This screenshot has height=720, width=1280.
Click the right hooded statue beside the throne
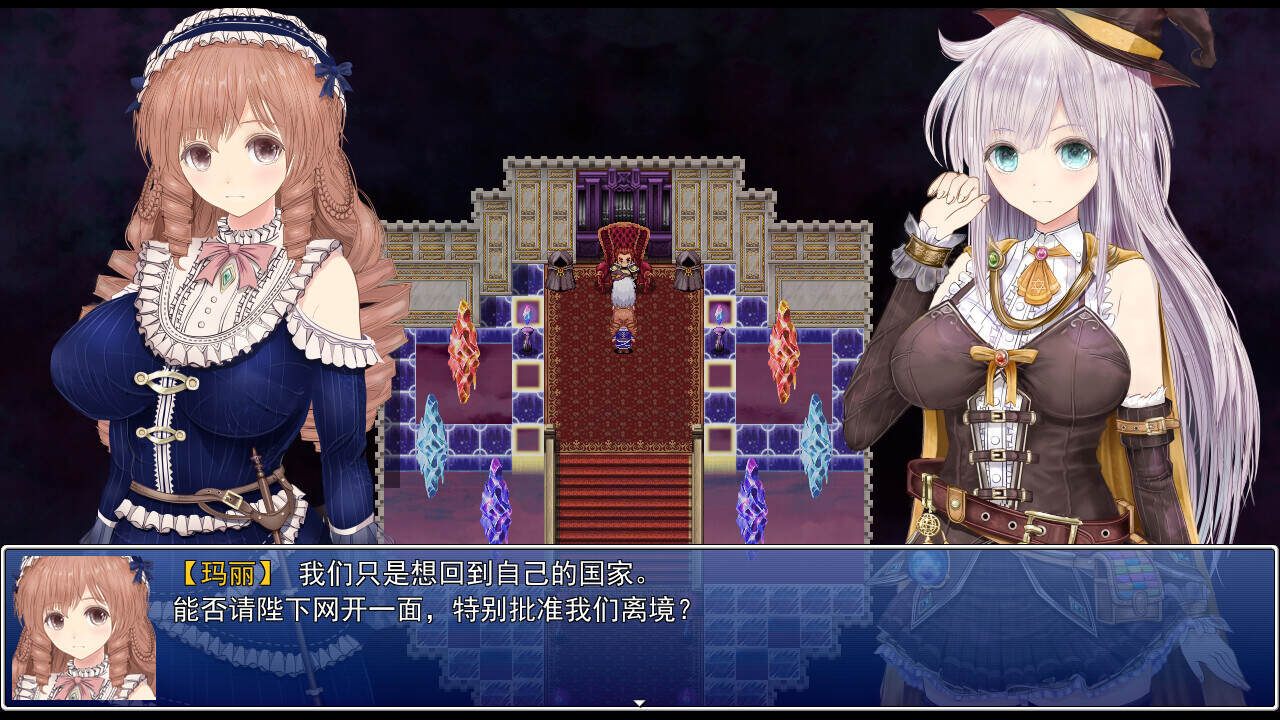coord(688,270)
